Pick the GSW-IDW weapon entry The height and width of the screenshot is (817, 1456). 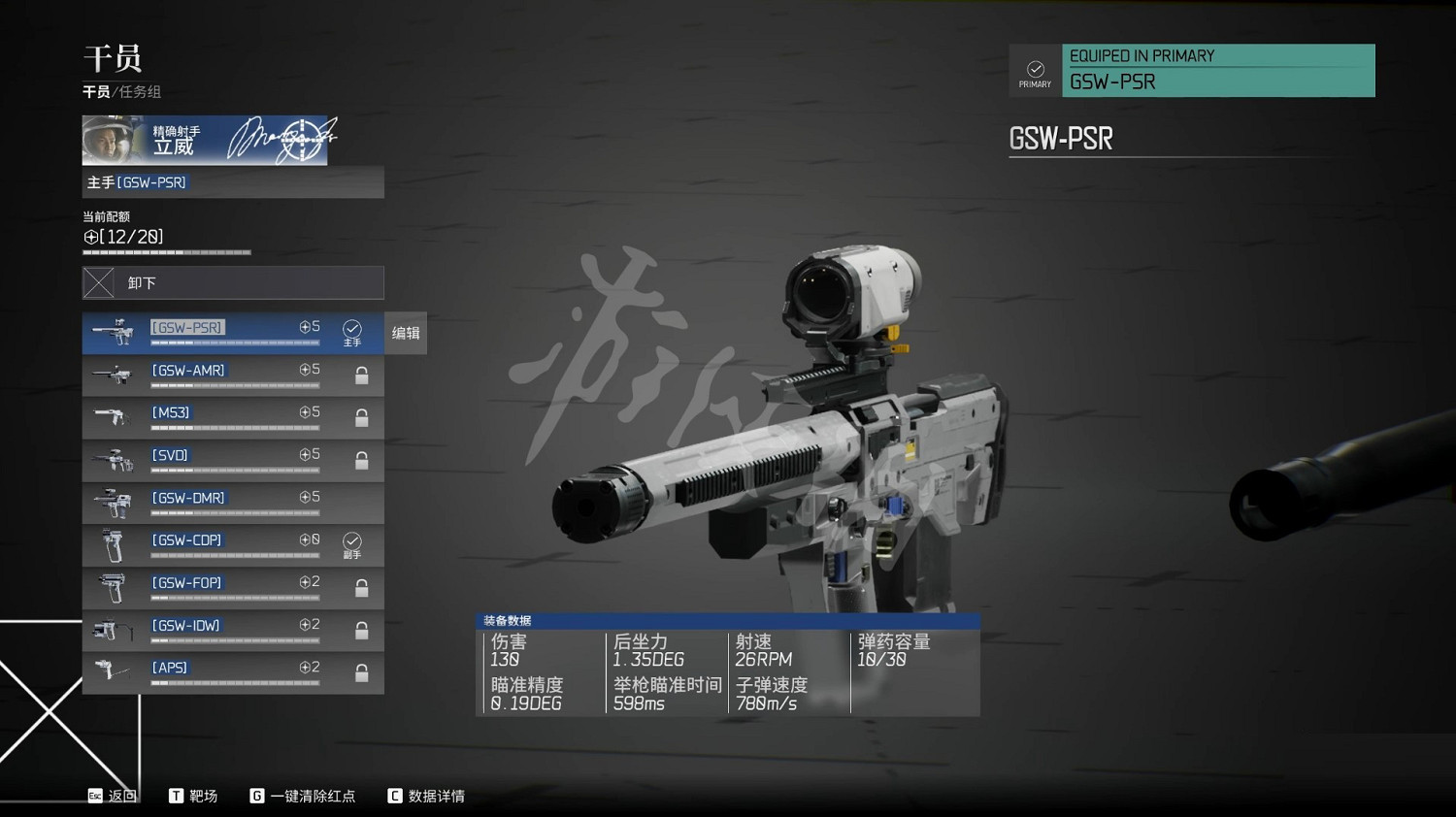click(233, 631)
